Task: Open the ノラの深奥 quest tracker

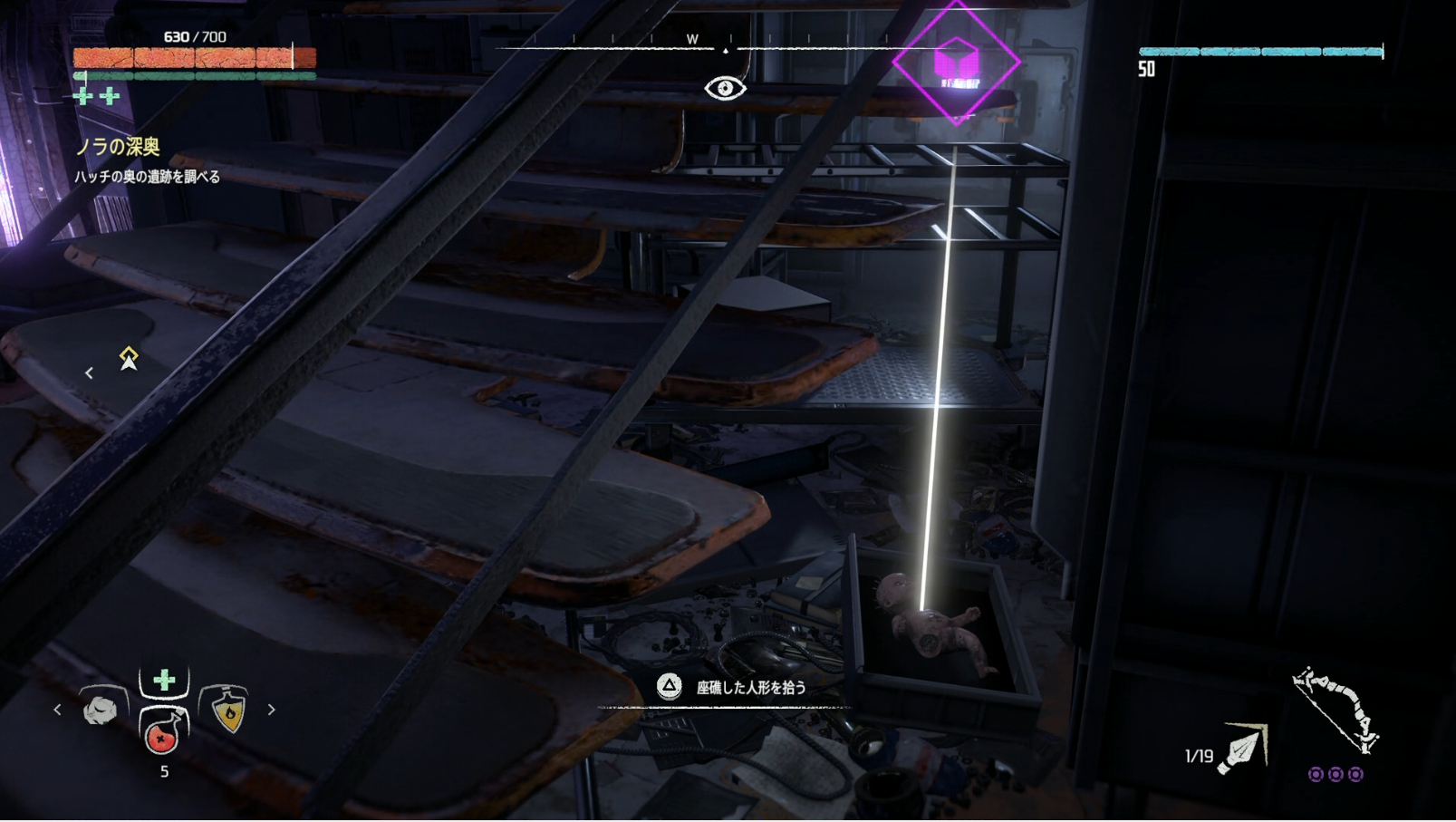Action: pos(118,147)
